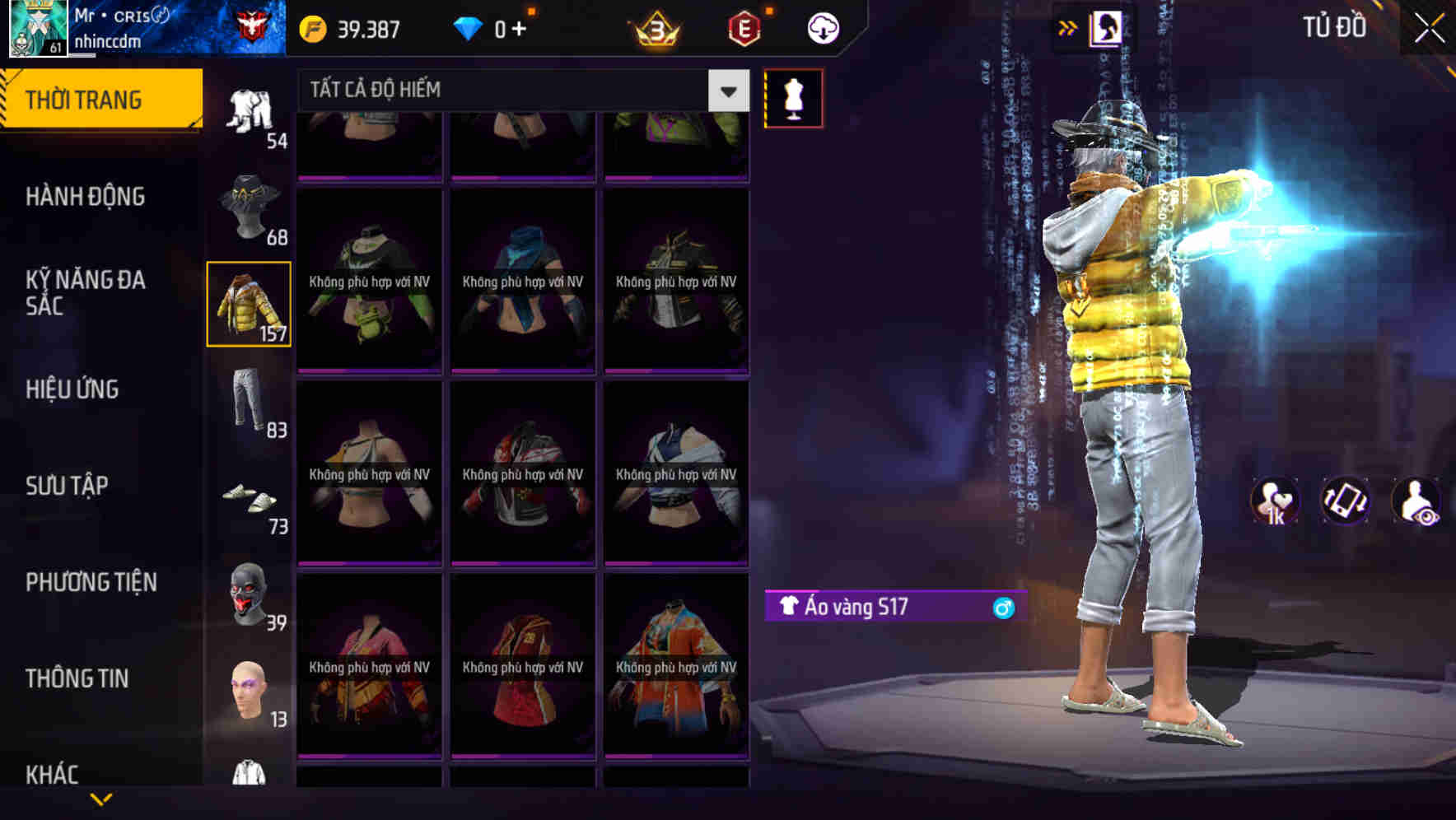Click the mannequin preview icon beside the filter
Screen dimensions: 1456x820
coord(793,97)
